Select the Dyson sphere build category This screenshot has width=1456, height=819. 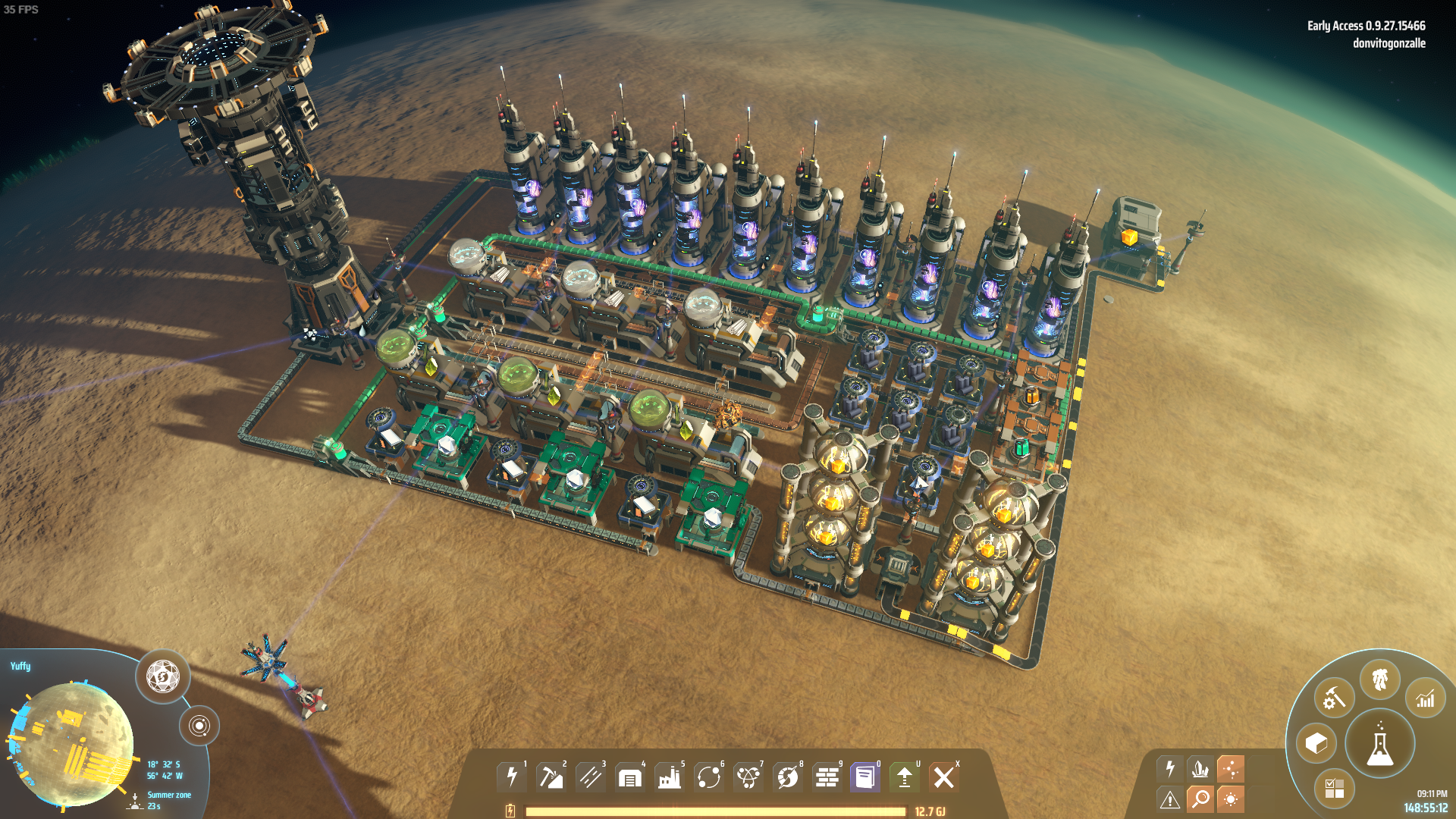pos(788,777)
